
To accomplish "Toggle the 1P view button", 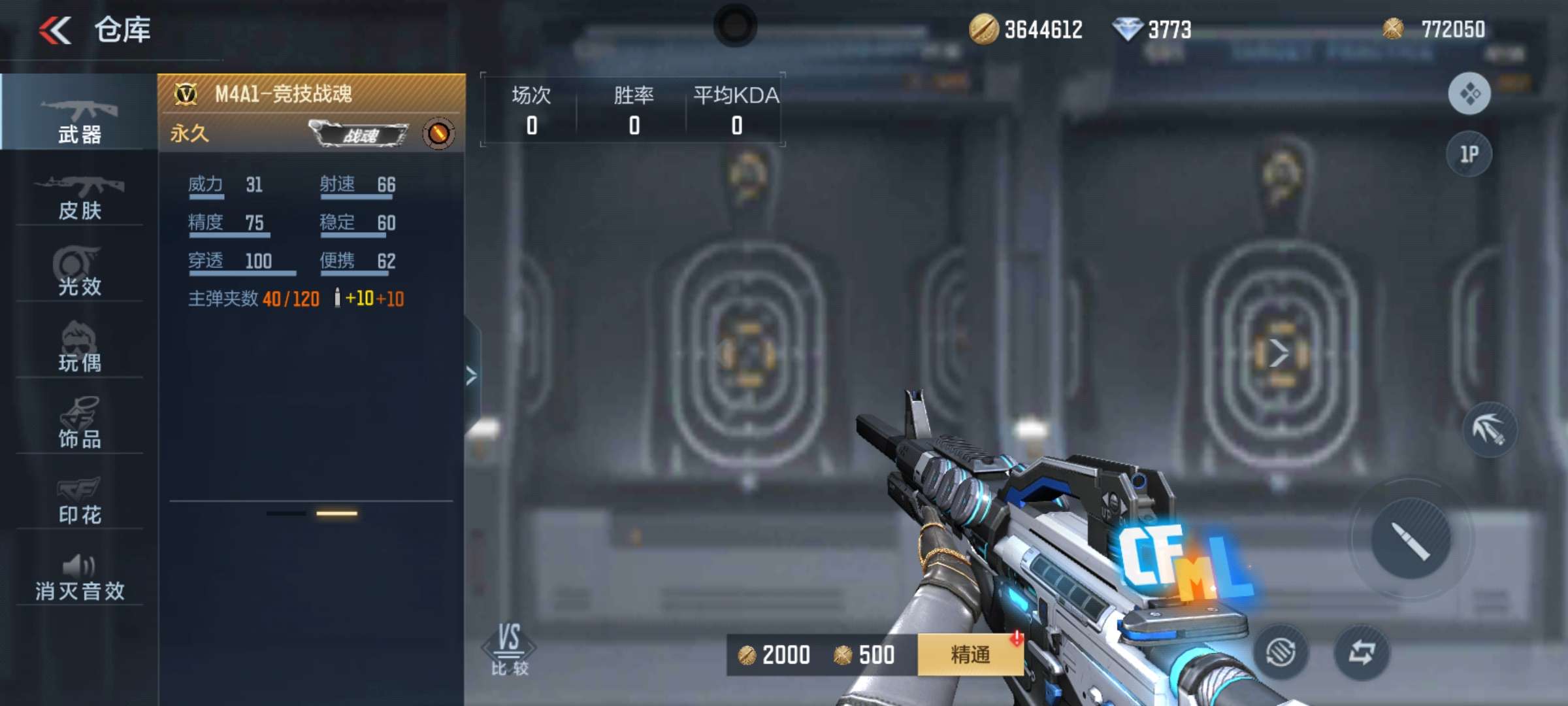I will 1469,154.
